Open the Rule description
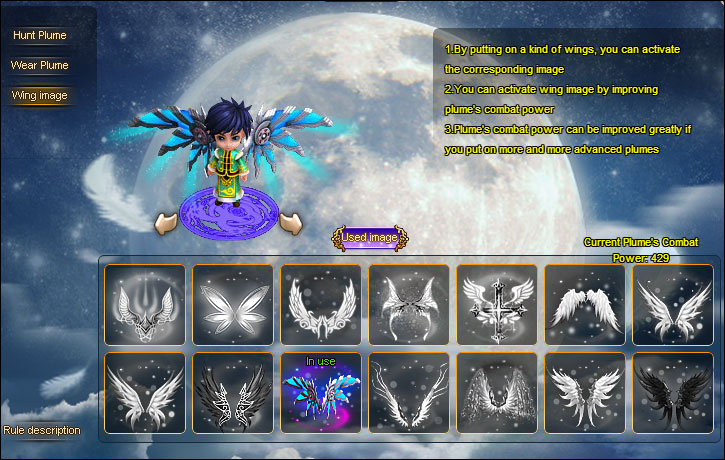 coord(42,430)
